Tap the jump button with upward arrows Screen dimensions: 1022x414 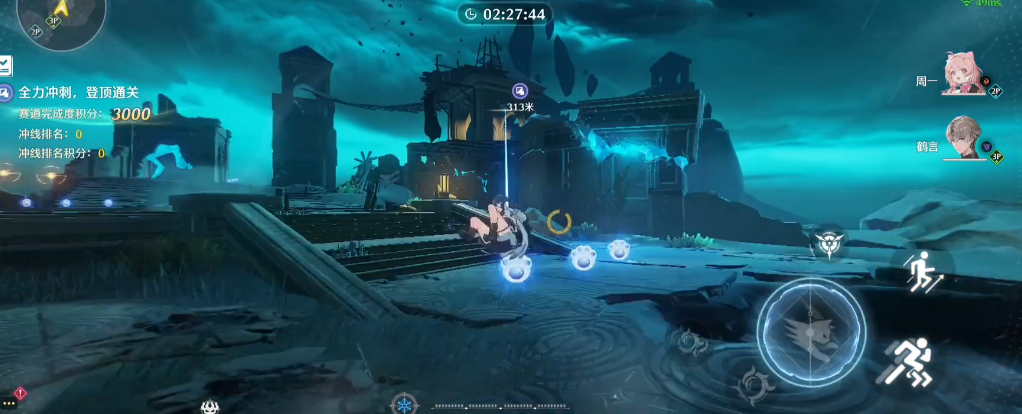(x=917, y=270)
